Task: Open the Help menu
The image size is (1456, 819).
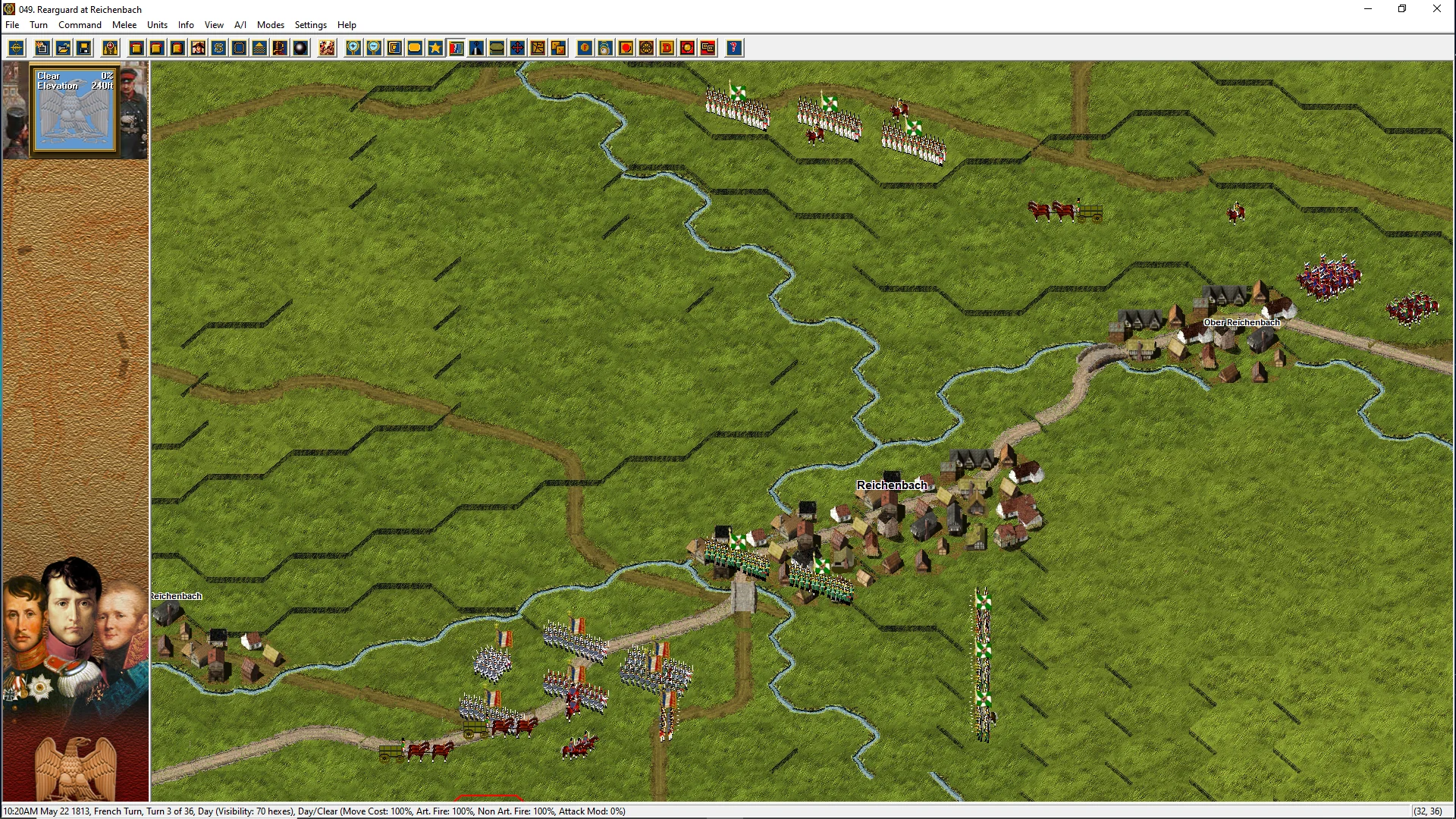Action: [x=347, y=25]
